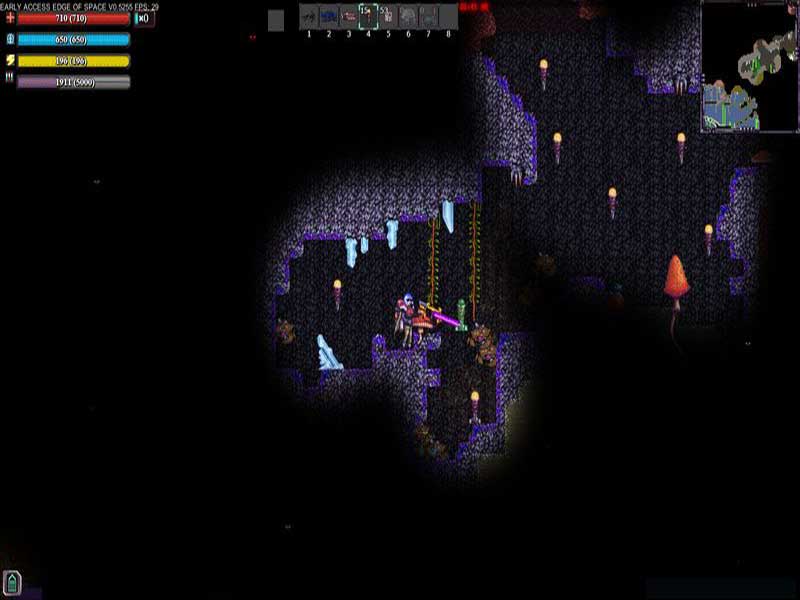Screen dimensions: 800x600
Task: Select the item in hotbar slot 7
Action: (428, 16)
